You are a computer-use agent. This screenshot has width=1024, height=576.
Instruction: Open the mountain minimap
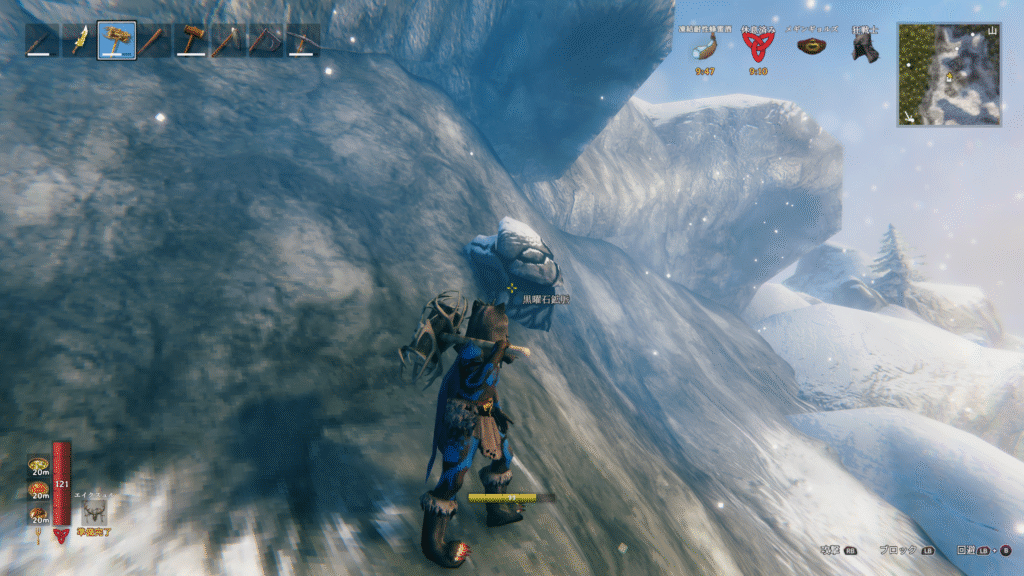(948, 74)
